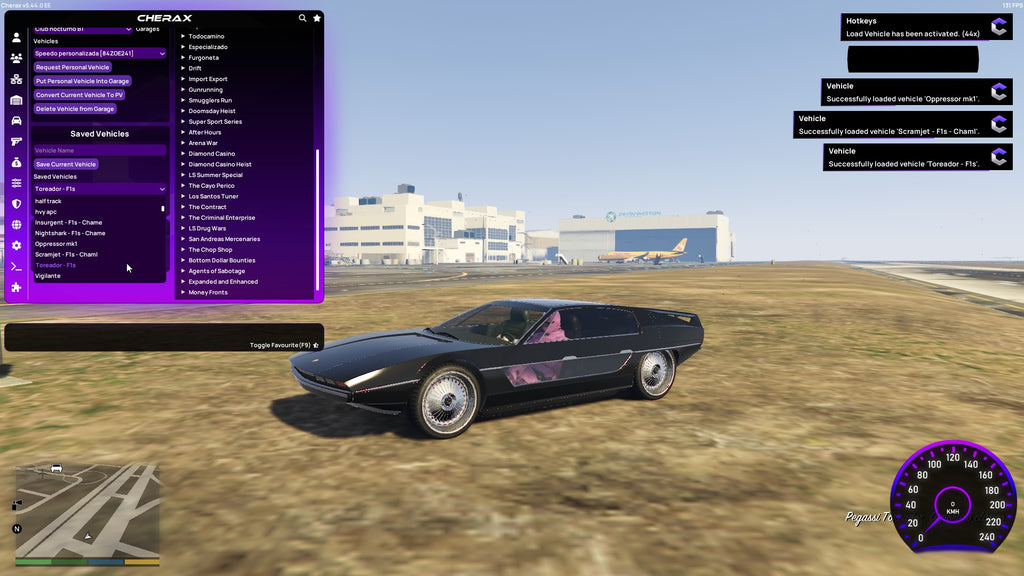
Task: Focus the Vehicle Name text field
Action: (x=99, y=150)
